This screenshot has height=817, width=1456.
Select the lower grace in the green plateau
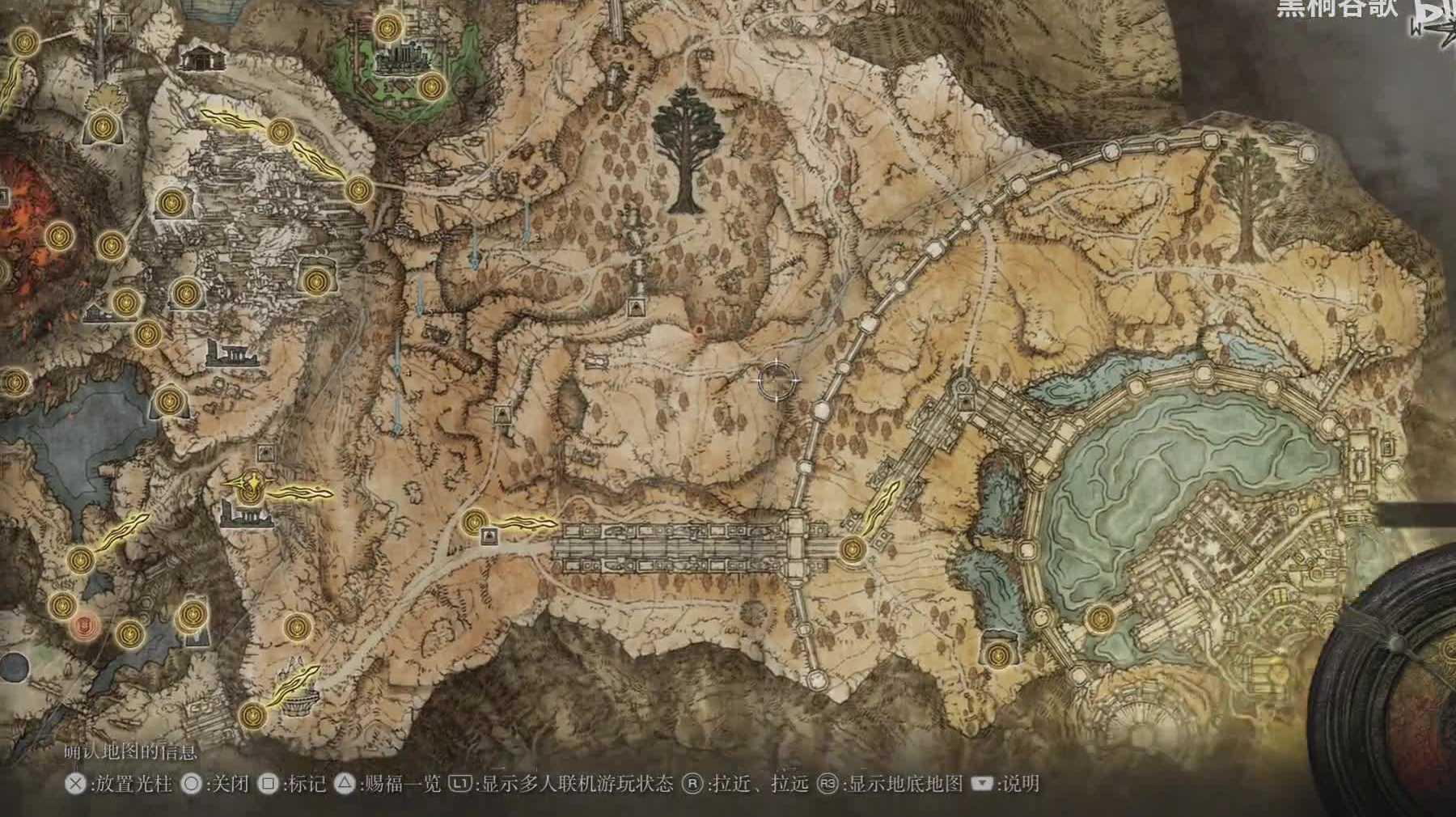click(x=431, y=84)
